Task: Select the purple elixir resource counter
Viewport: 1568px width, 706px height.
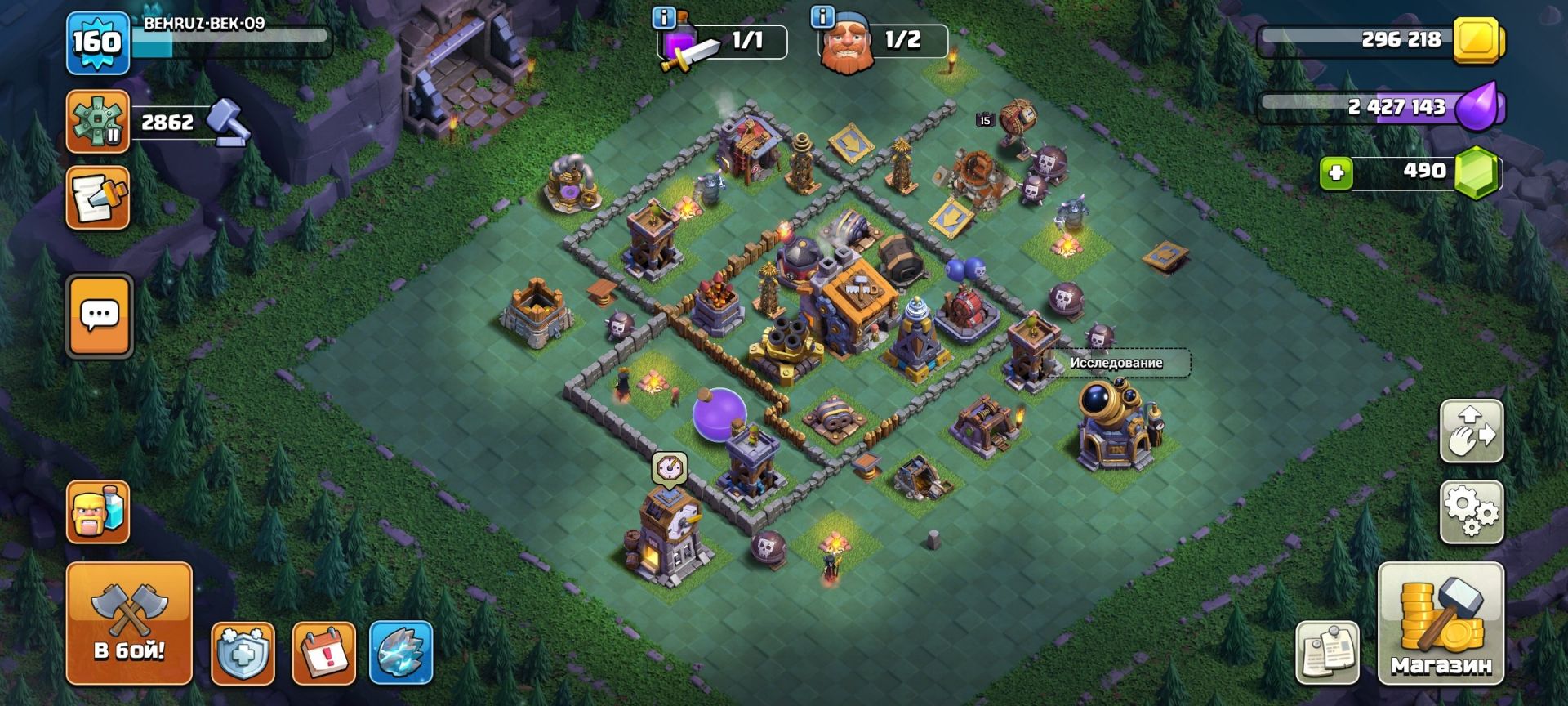Action: coord(1380,107)
